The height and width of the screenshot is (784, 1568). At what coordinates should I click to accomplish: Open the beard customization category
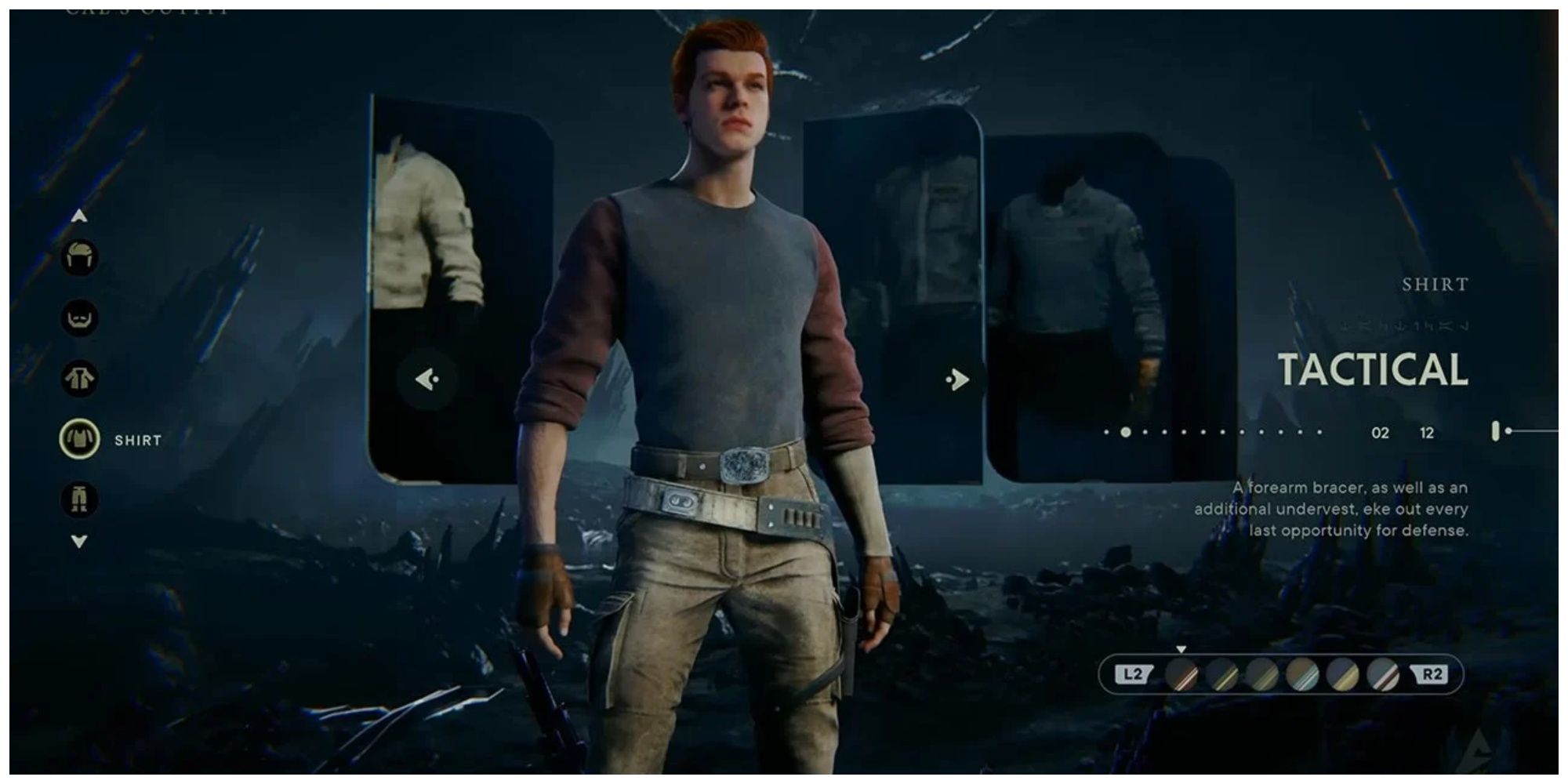[79, 318]
